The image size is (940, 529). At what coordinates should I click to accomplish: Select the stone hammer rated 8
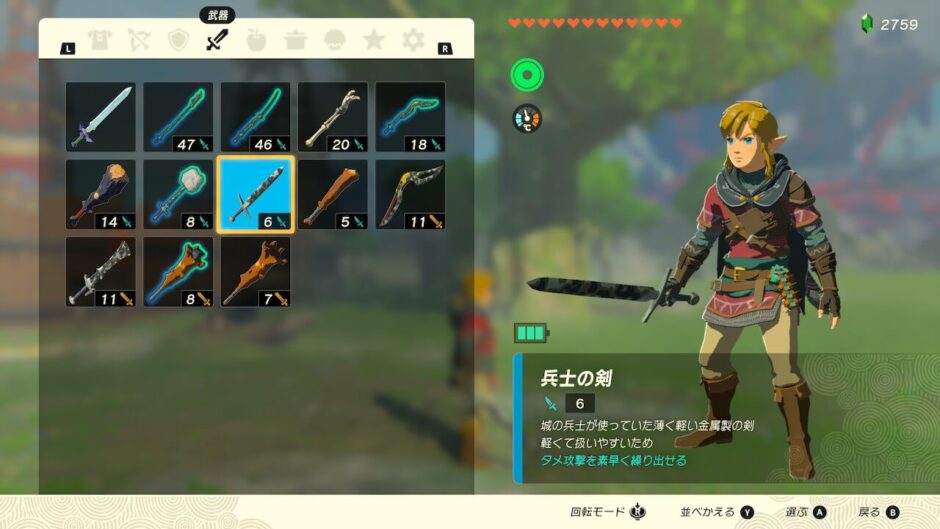(x=178, y=194)
